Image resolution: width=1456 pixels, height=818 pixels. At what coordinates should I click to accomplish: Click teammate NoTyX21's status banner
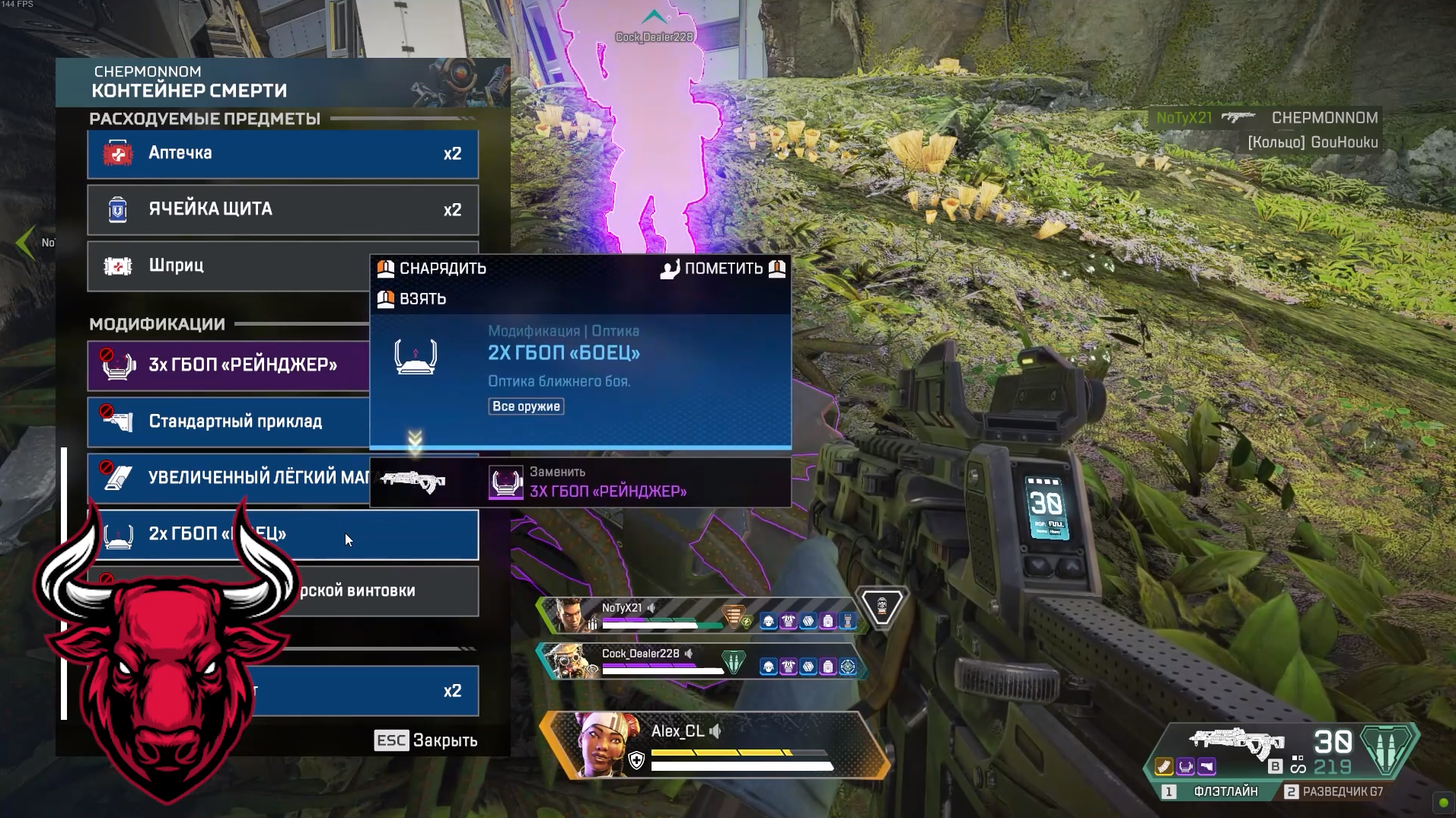[x=700, y=615]
